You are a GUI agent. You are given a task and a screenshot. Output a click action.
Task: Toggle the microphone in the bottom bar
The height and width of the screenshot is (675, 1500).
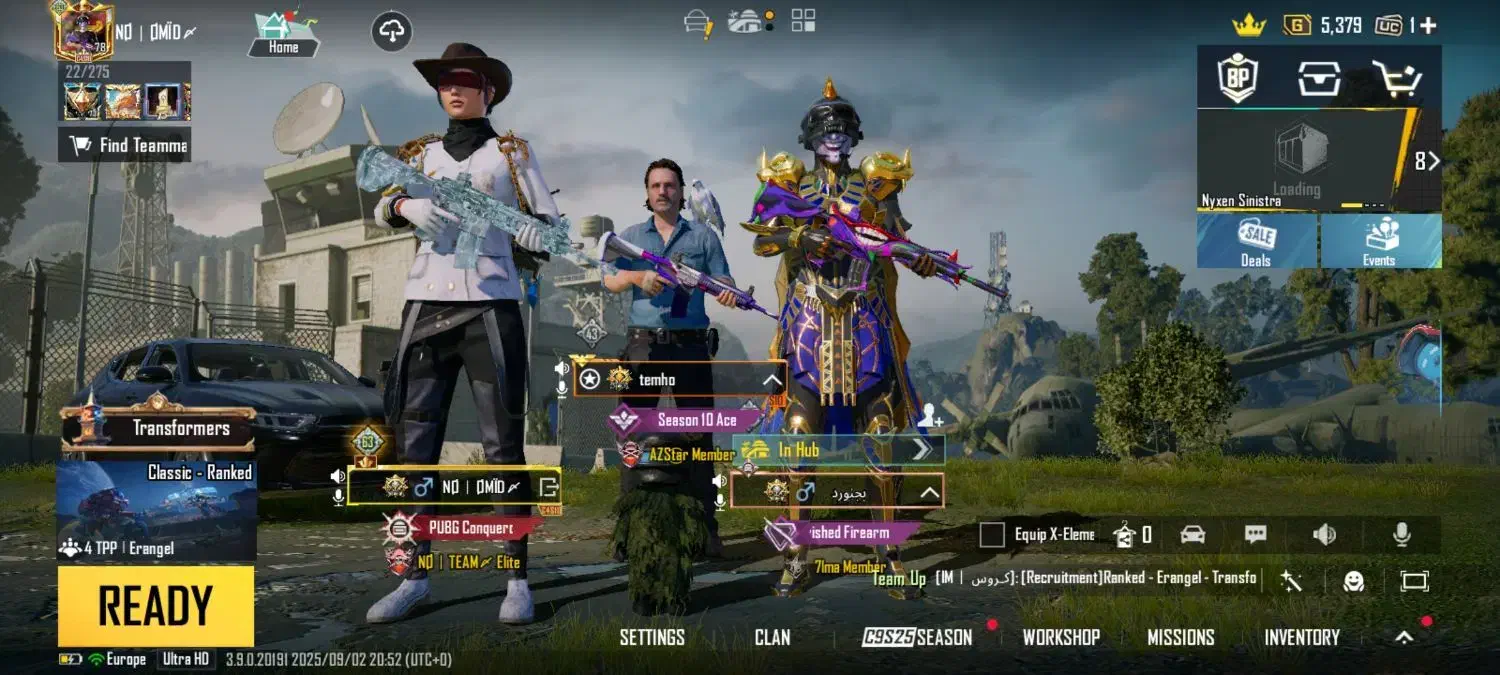1402,535
